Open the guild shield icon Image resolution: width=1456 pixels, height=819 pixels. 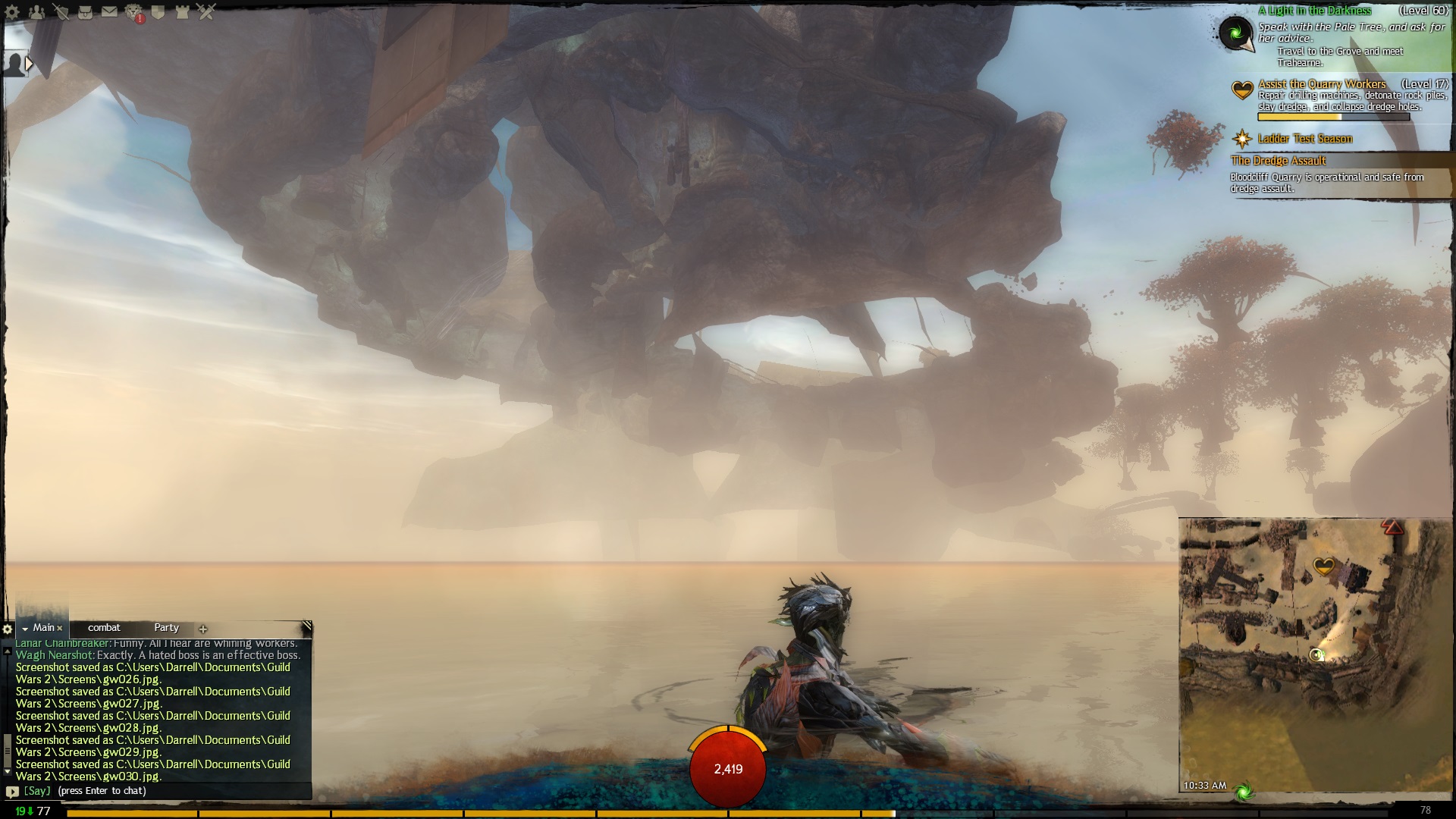pos(158,12)
